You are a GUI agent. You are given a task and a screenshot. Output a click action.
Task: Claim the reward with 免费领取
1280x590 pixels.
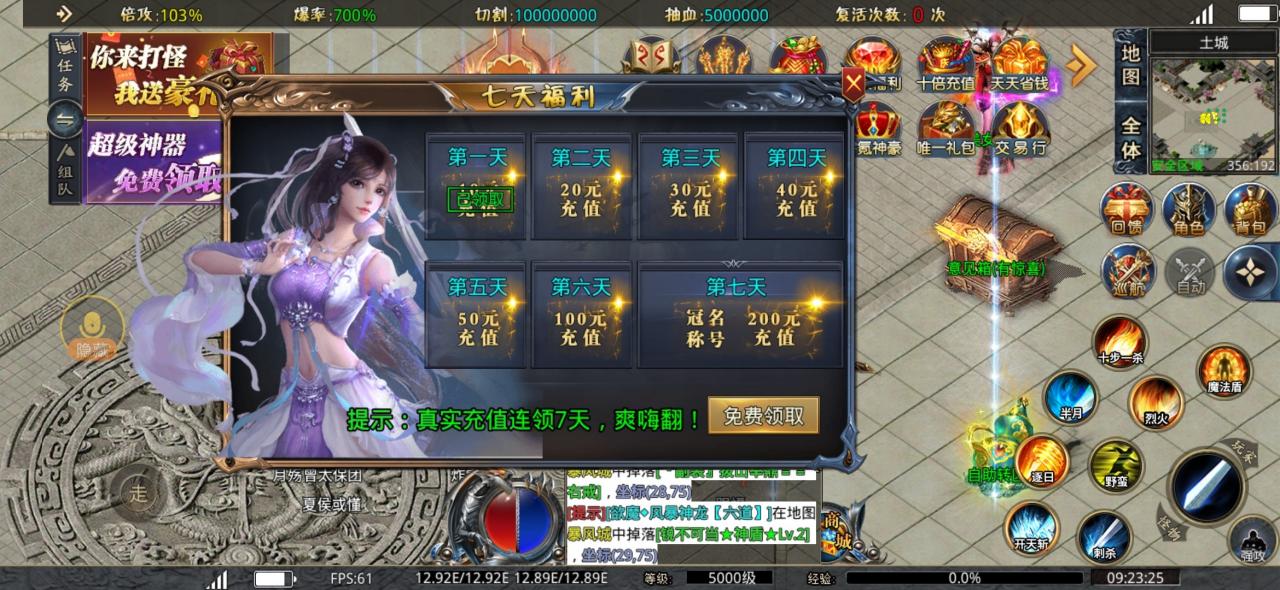pos(764,416)
